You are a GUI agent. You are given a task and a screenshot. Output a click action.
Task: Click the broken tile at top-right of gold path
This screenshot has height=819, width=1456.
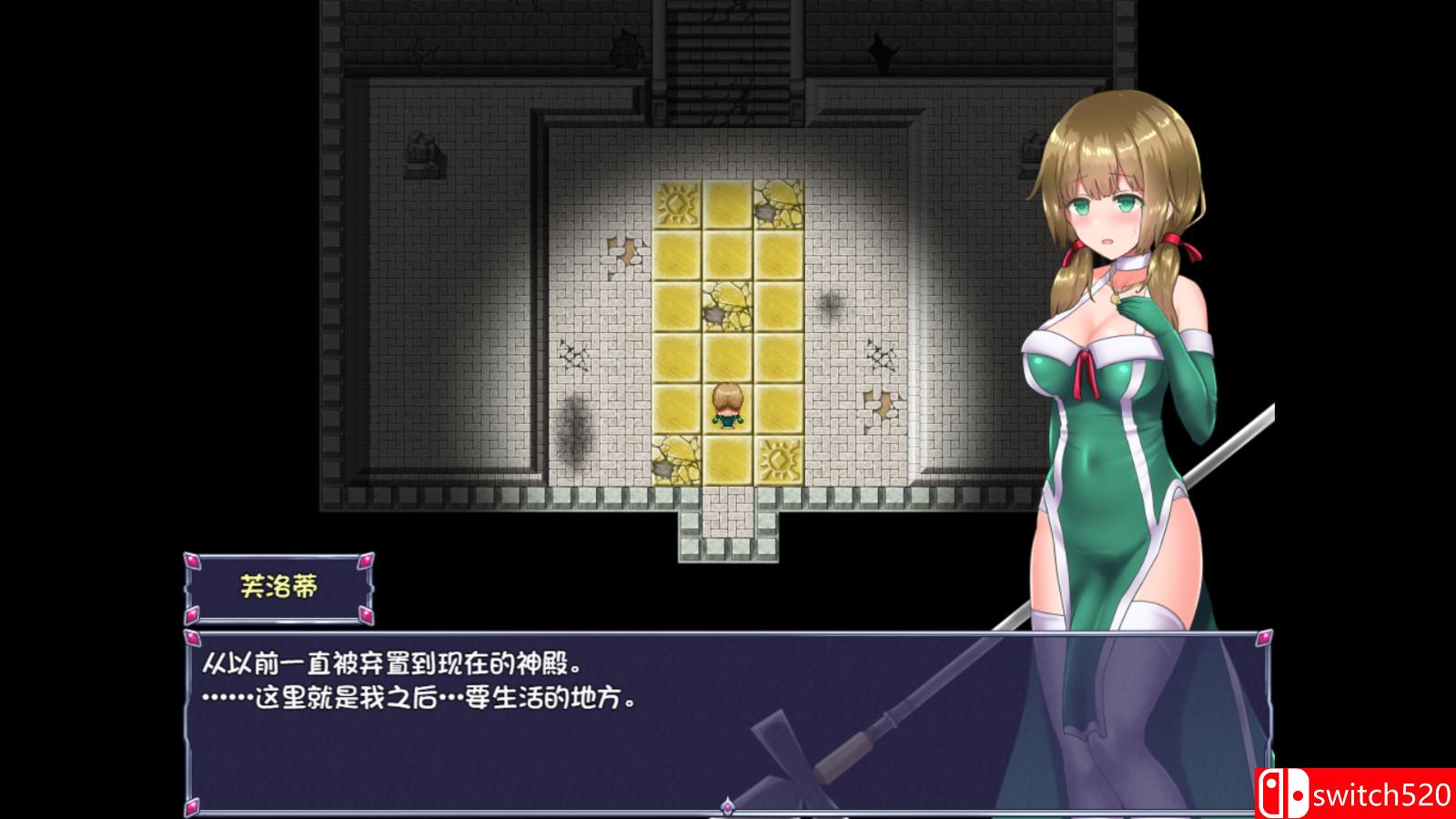[x=779, y=202]
